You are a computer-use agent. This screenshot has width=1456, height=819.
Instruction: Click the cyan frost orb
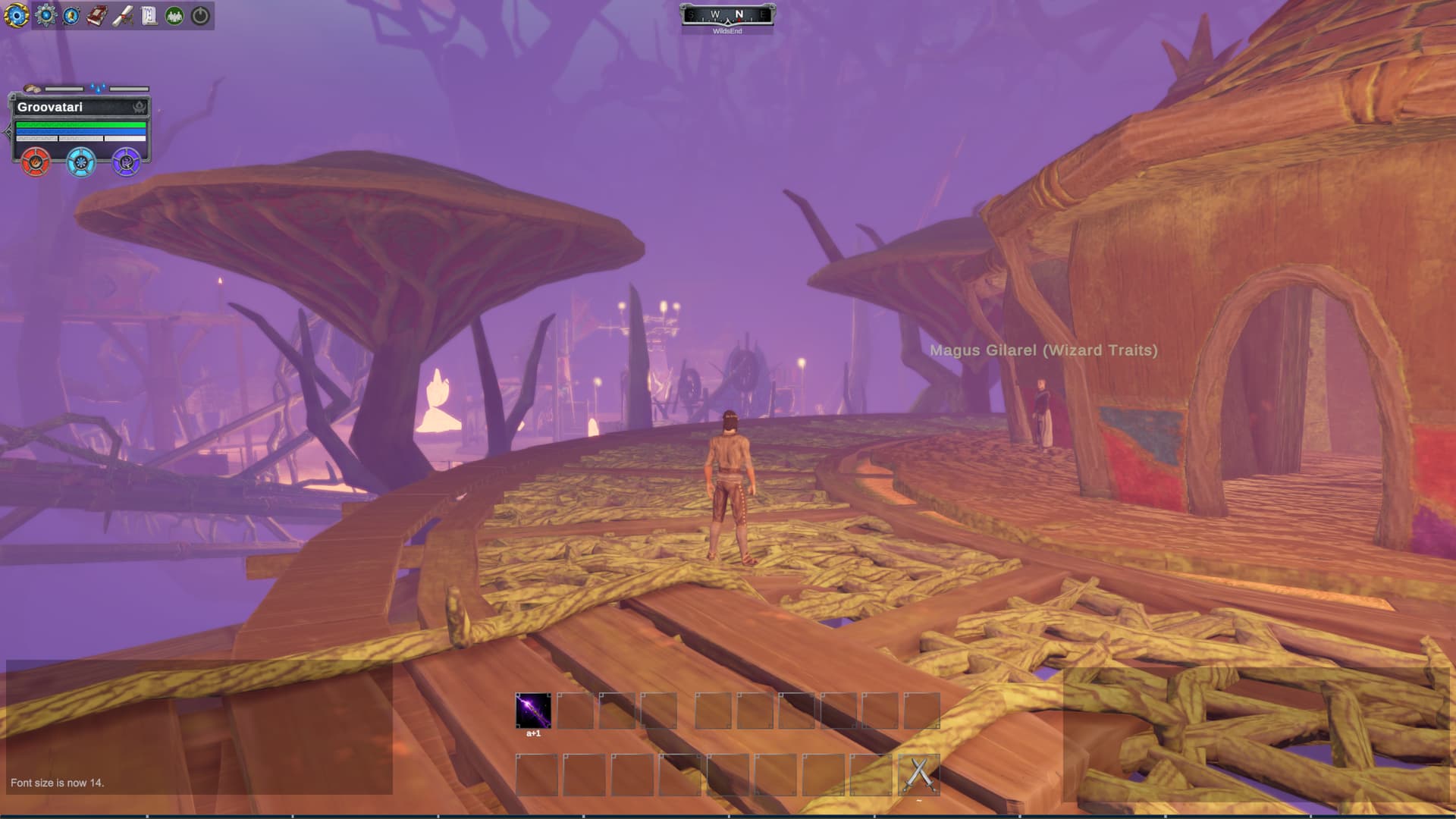(x=80, y=162)
